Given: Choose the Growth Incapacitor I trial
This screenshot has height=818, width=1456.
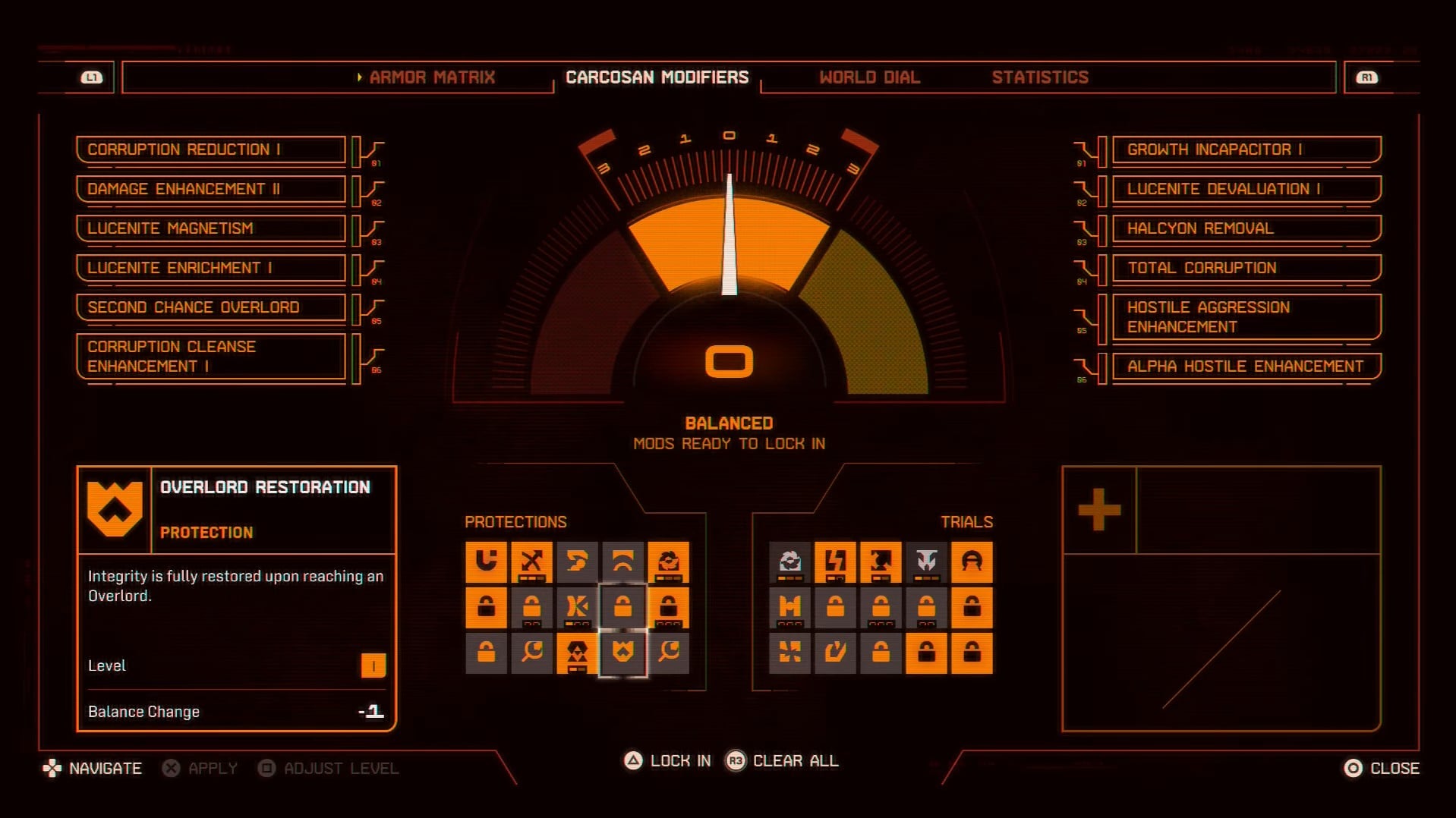Looking at the screenshot, I should 1246,149.
